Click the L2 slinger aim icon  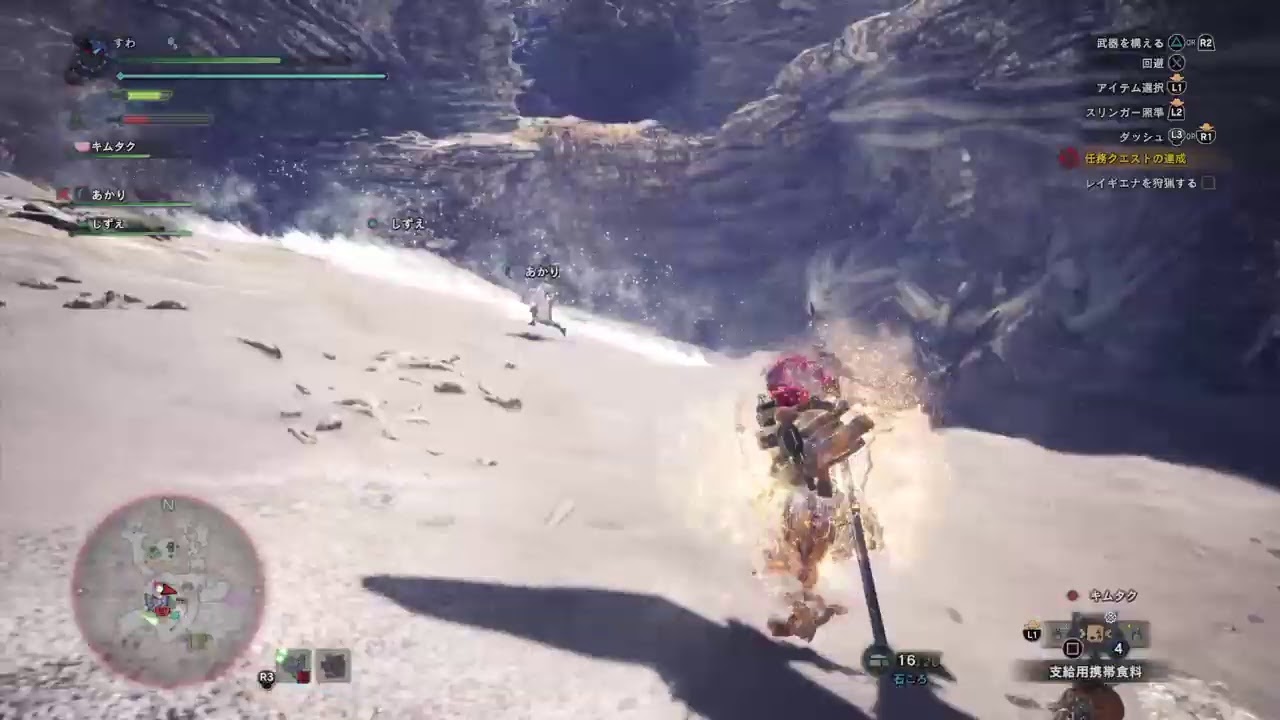(1175, 111)
